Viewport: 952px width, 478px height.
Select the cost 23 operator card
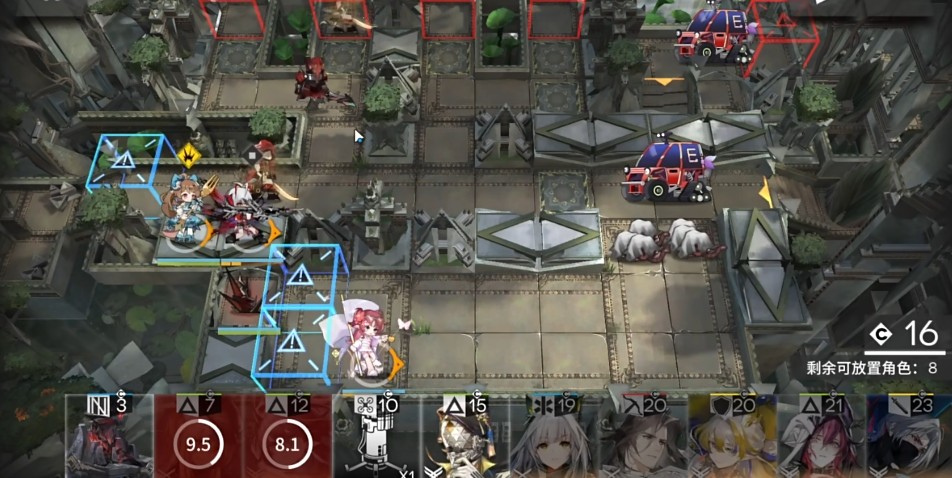[908, 438]
